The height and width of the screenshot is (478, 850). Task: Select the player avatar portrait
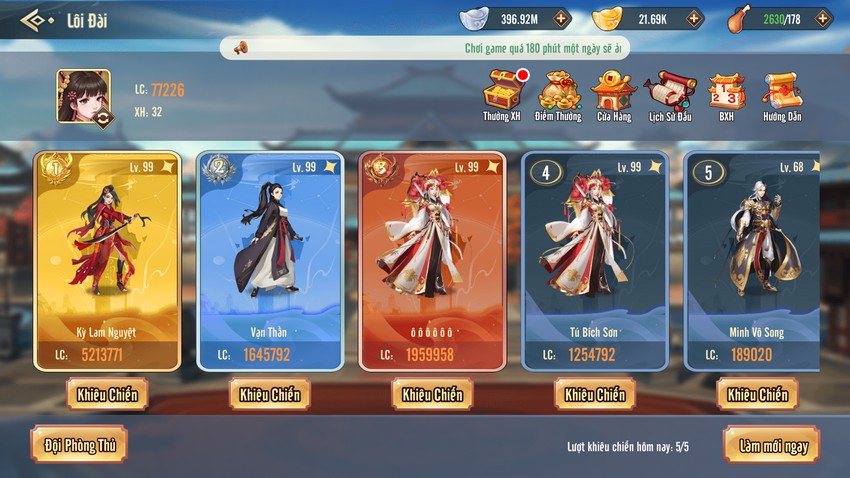tap(84, 96)
